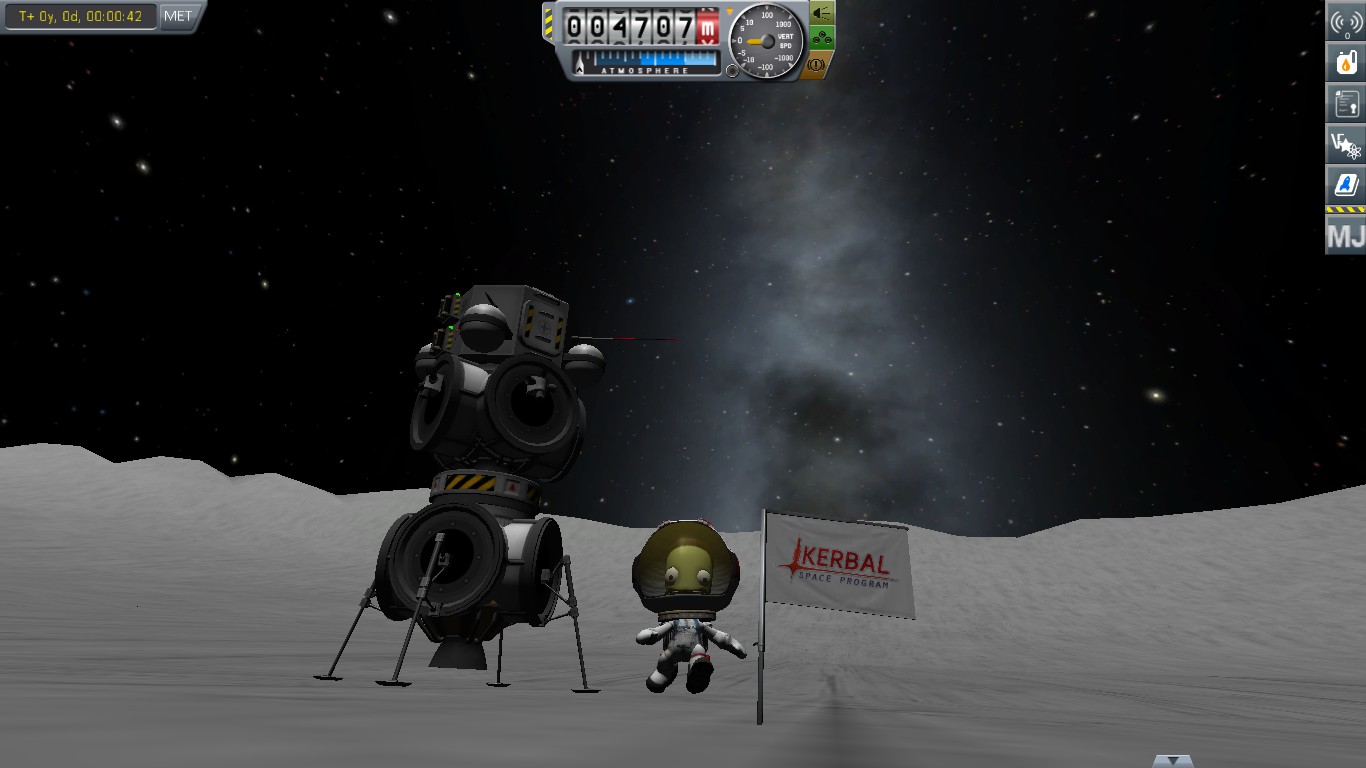
Task: Open the contracts document panel
Action: tap(1346, 102)
